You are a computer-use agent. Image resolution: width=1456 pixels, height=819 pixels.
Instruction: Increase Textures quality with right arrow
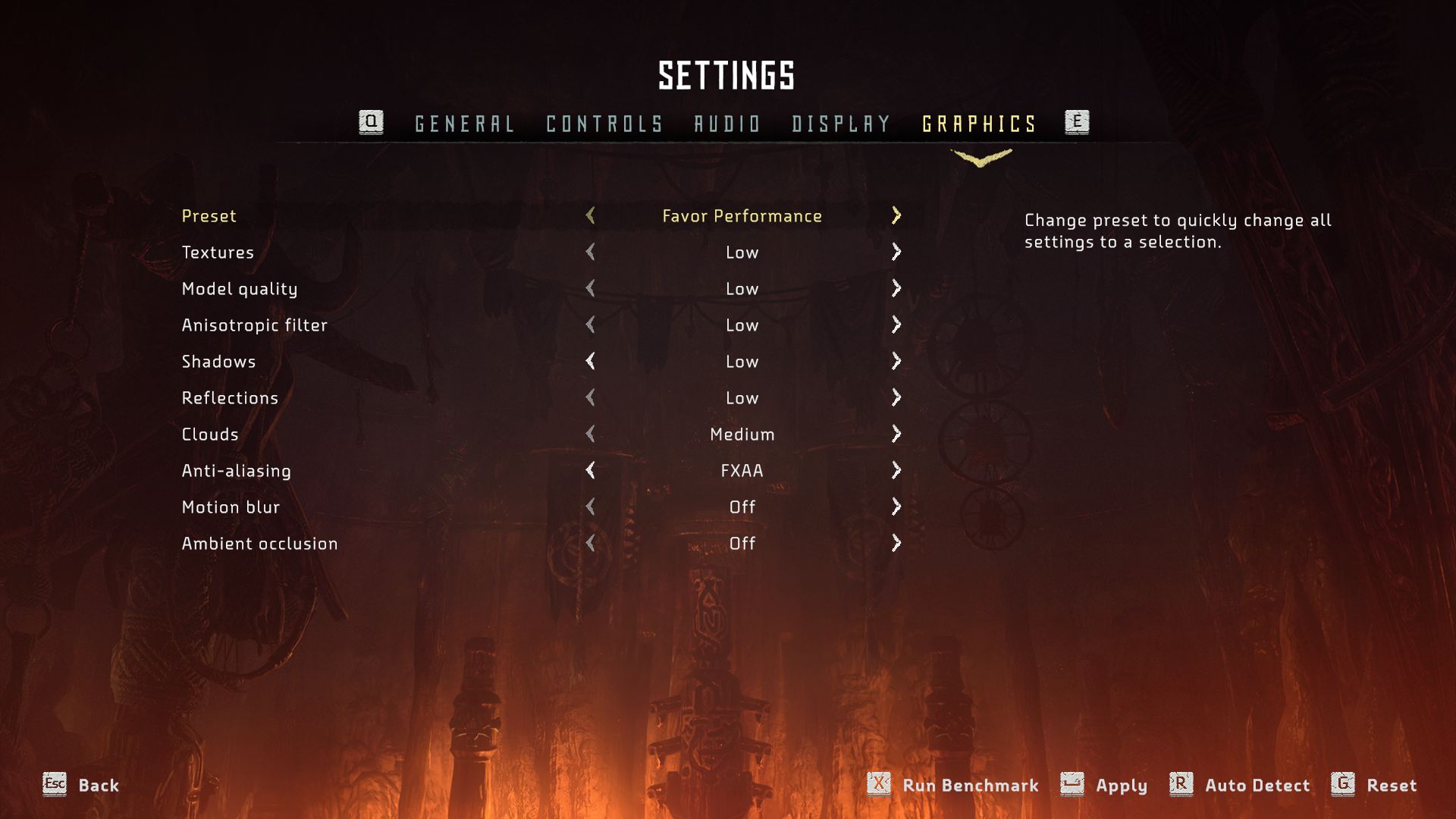[x=896, y=252]
